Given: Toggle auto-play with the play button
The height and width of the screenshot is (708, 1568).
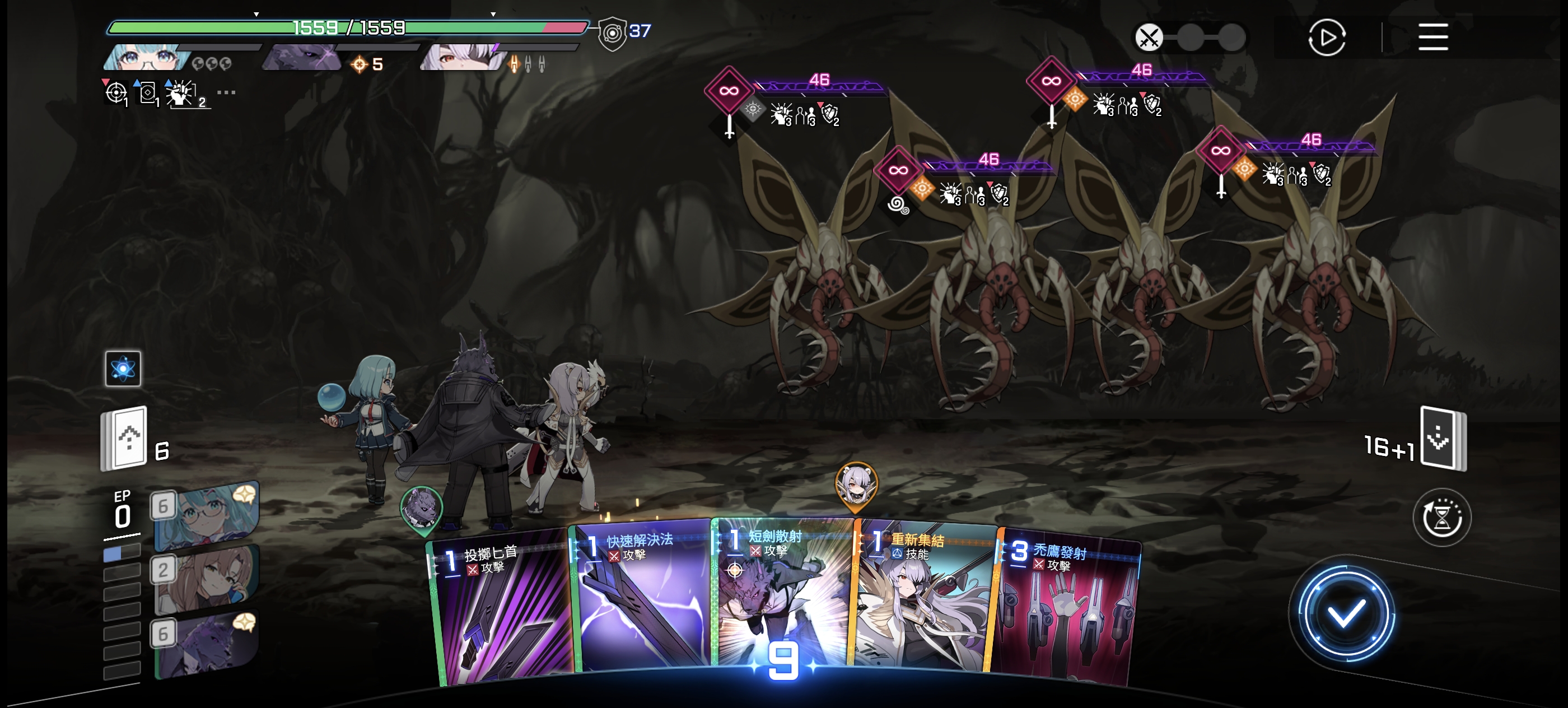Looking at the screenshot, I should click(x=1326, y=38).
